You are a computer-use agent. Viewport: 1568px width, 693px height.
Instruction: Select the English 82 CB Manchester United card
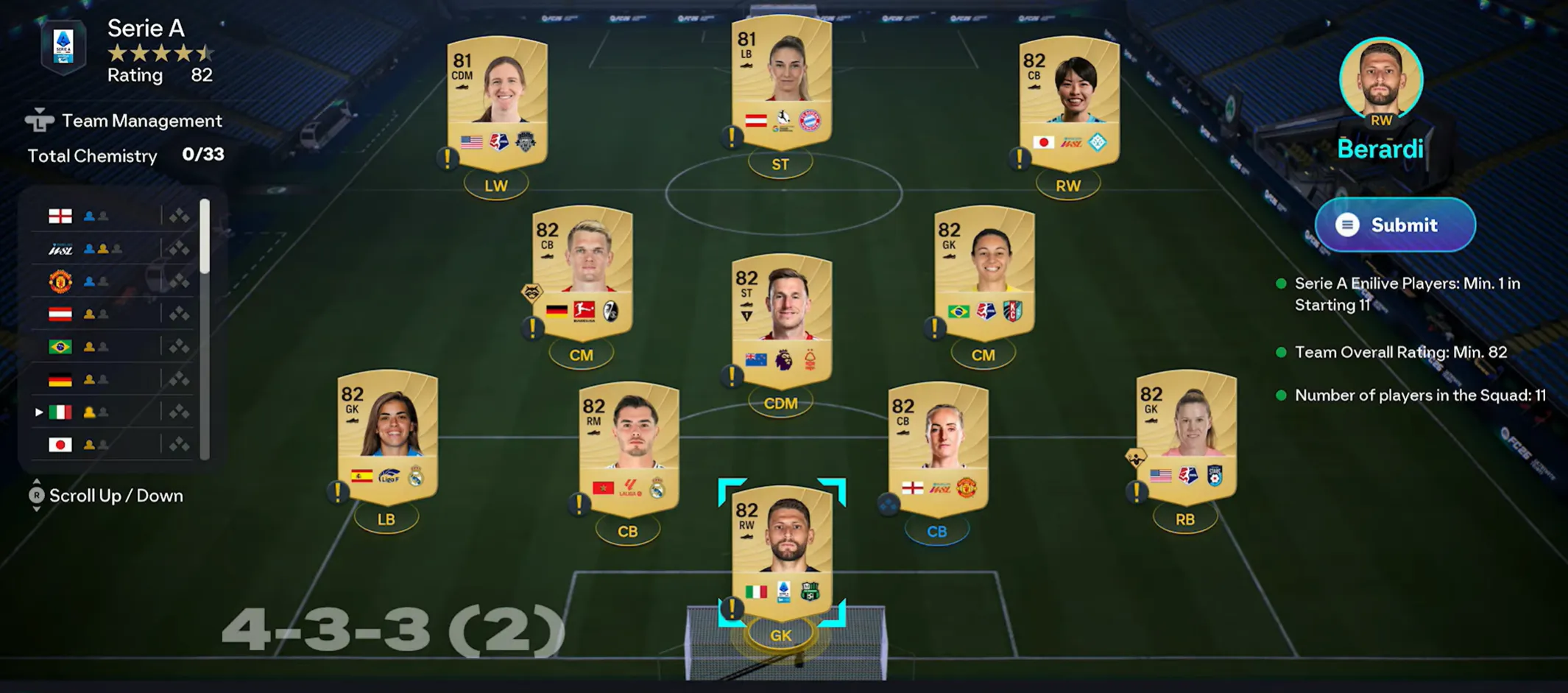[938, 446]
